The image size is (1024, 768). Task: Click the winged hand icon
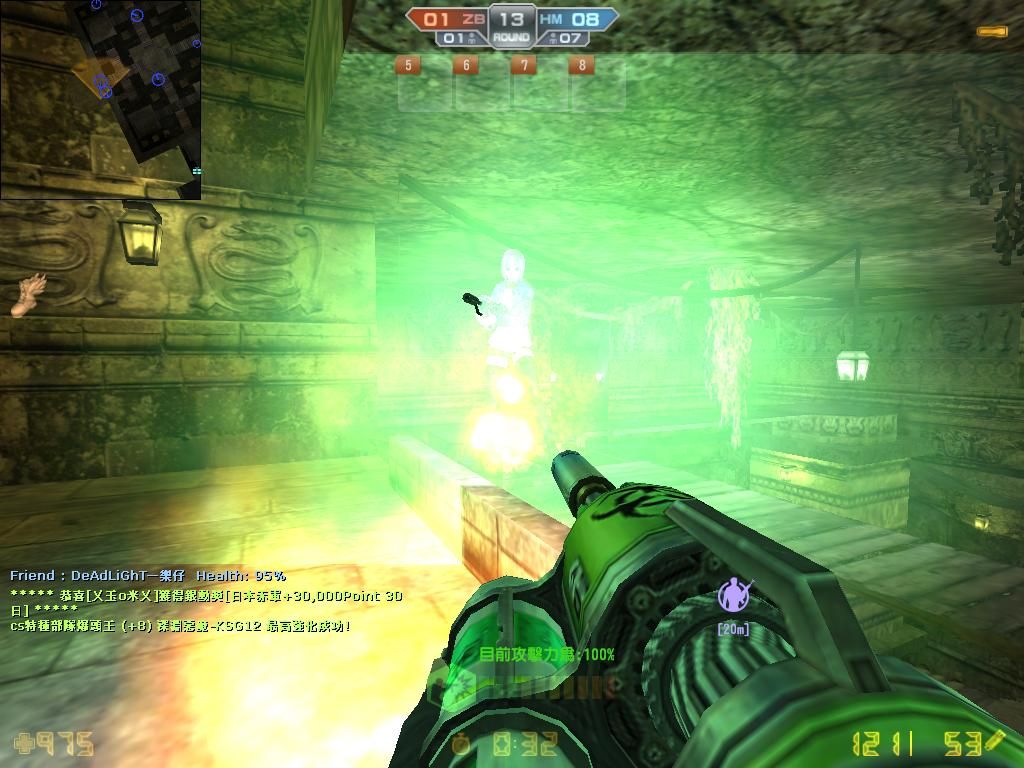[28, 295]
